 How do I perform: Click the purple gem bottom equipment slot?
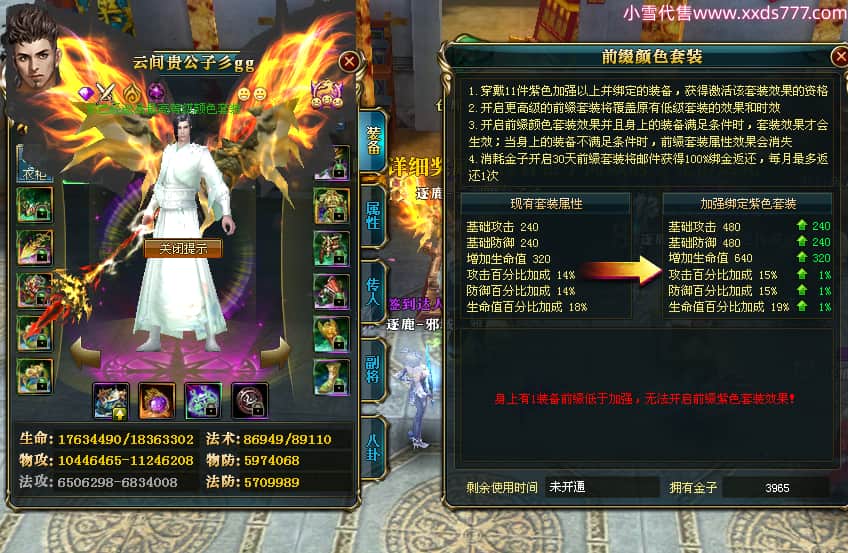click(x=156, y=400)
